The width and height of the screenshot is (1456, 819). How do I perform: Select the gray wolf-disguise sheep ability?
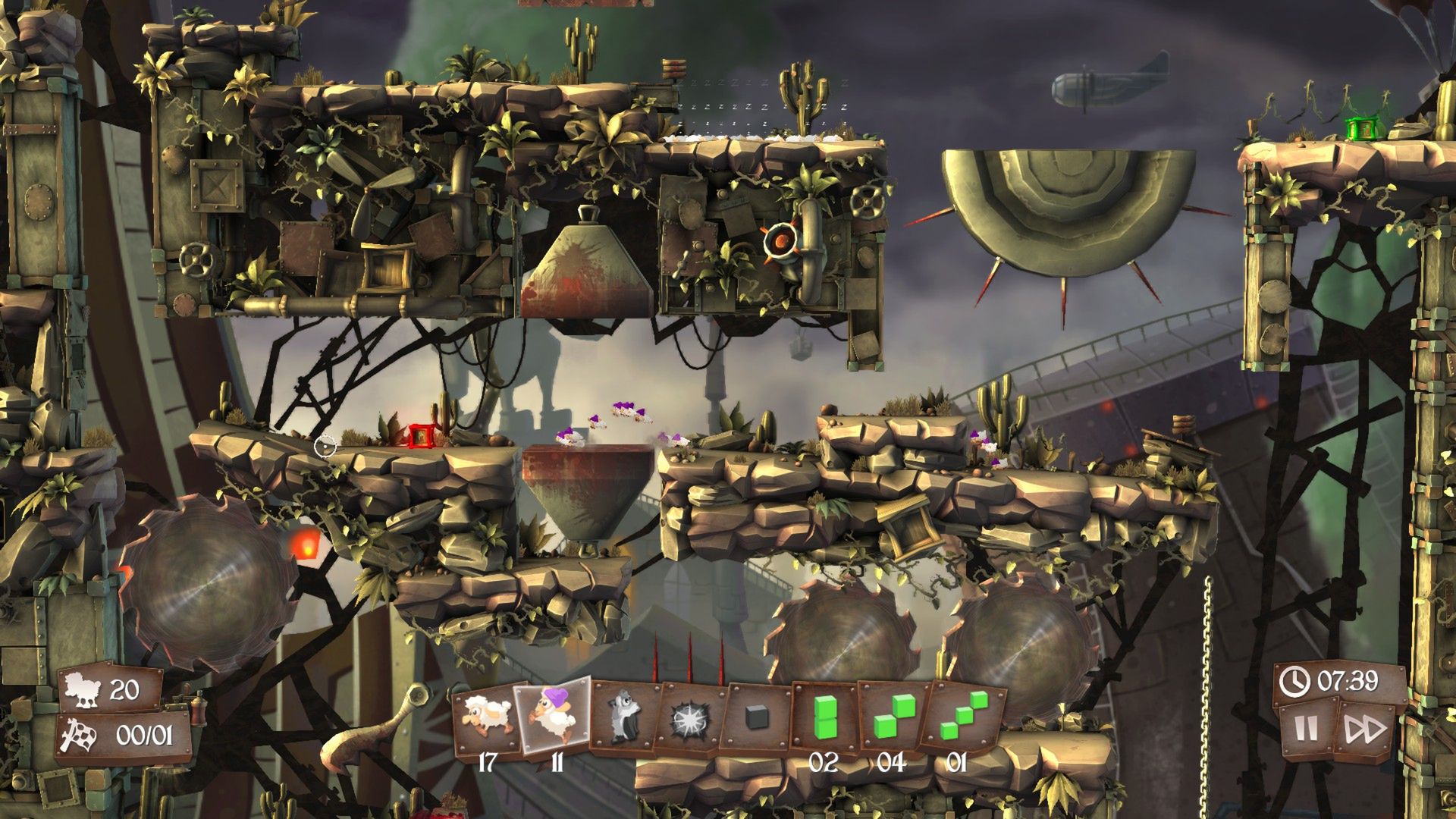[x=625, y=717]
